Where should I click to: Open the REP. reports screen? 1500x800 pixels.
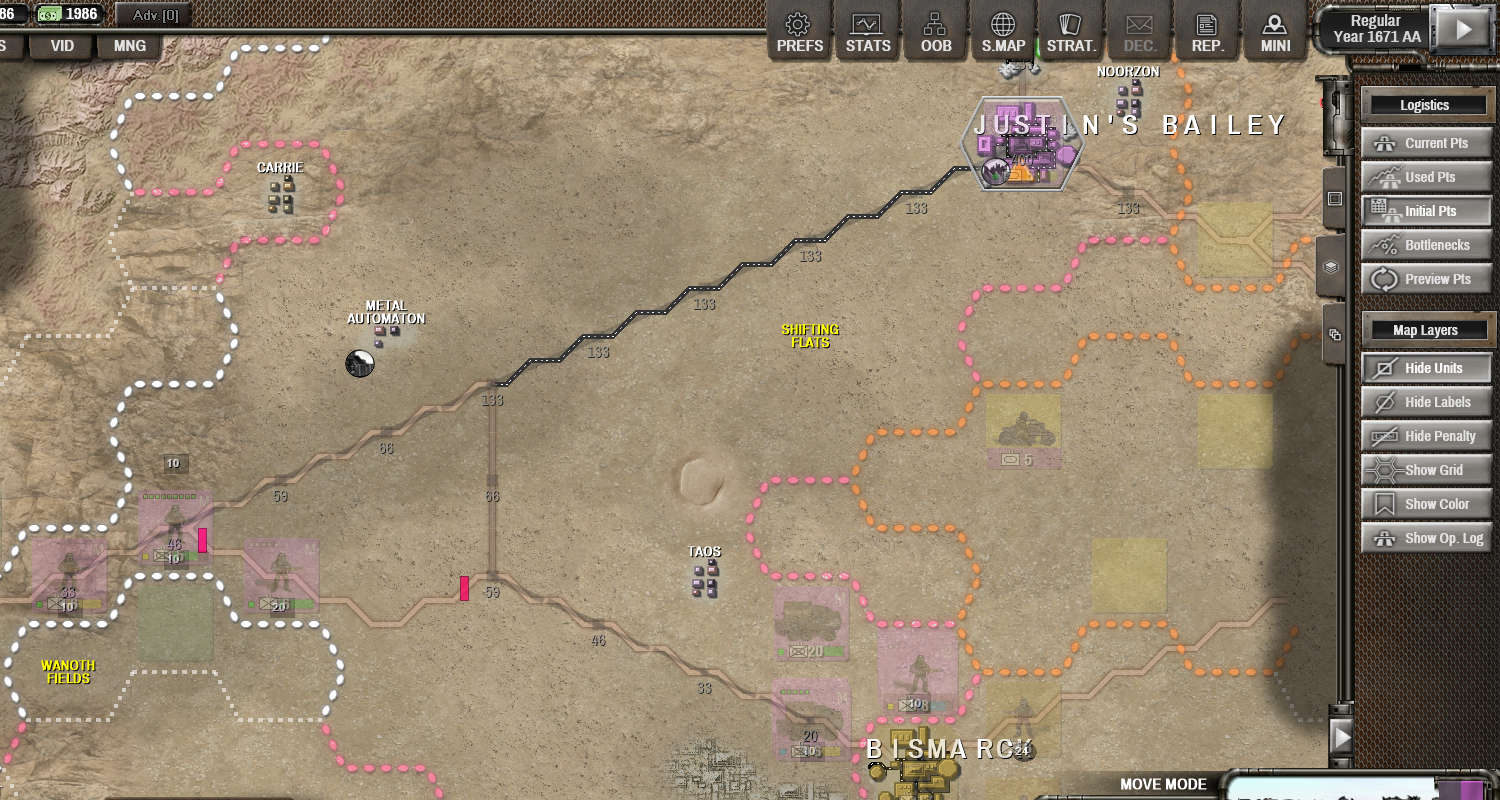click(x=1207, y=33)
